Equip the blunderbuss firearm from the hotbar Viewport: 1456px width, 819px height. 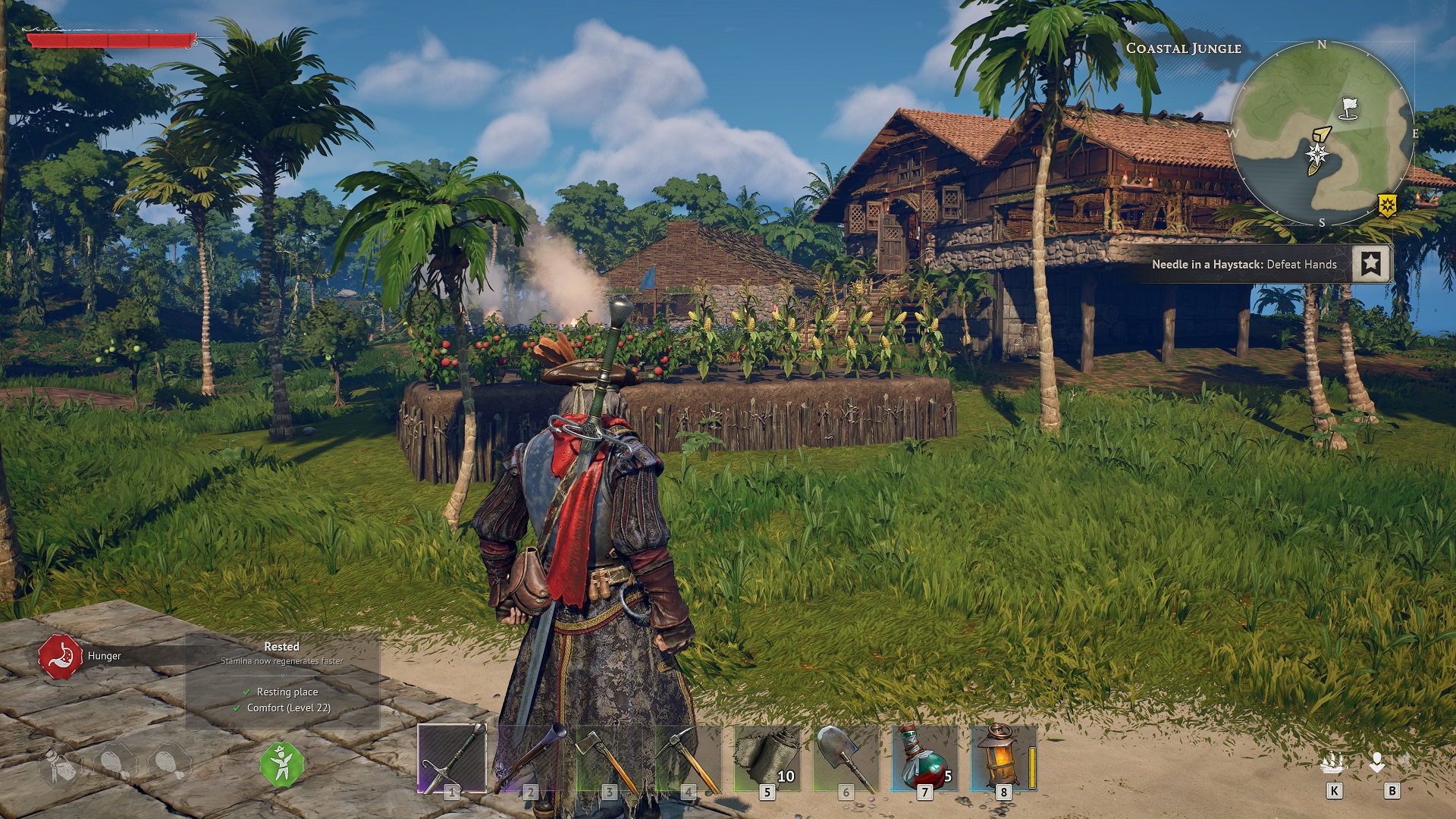531,758
